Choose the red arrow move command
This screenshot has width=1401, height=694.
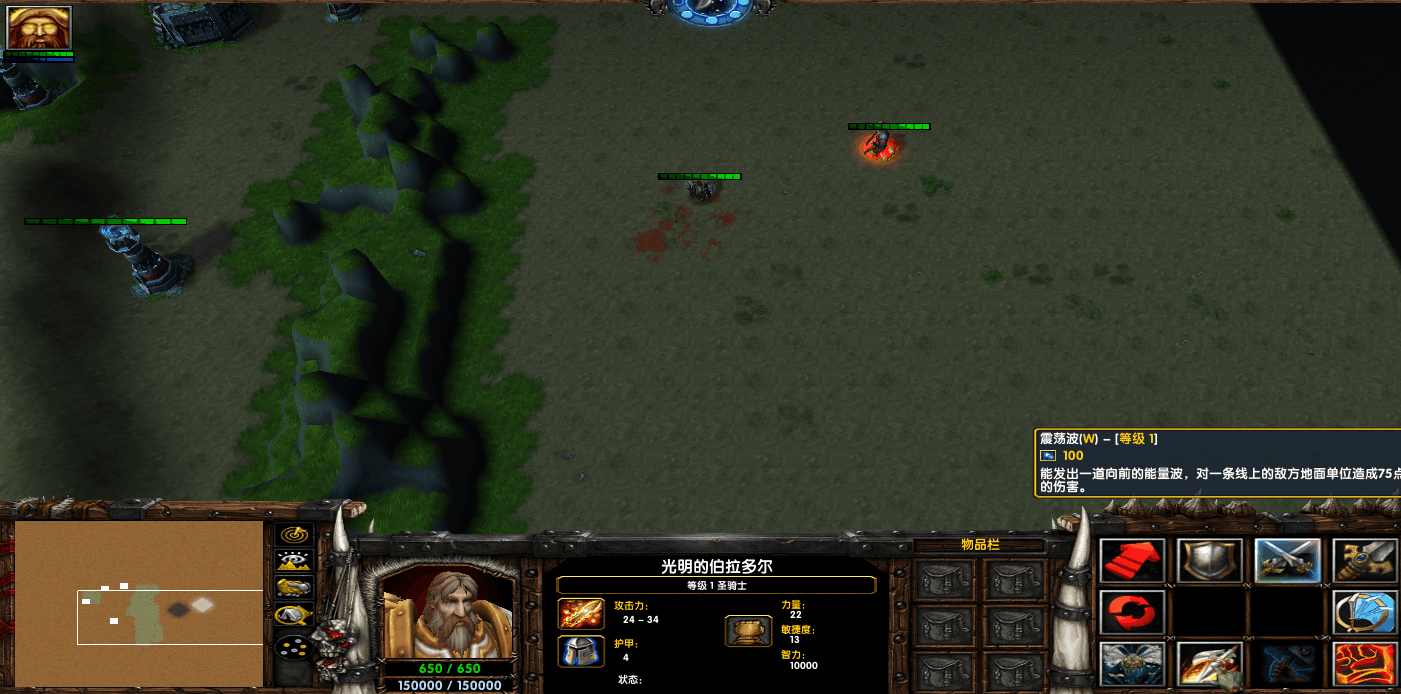click(1132, 561)
